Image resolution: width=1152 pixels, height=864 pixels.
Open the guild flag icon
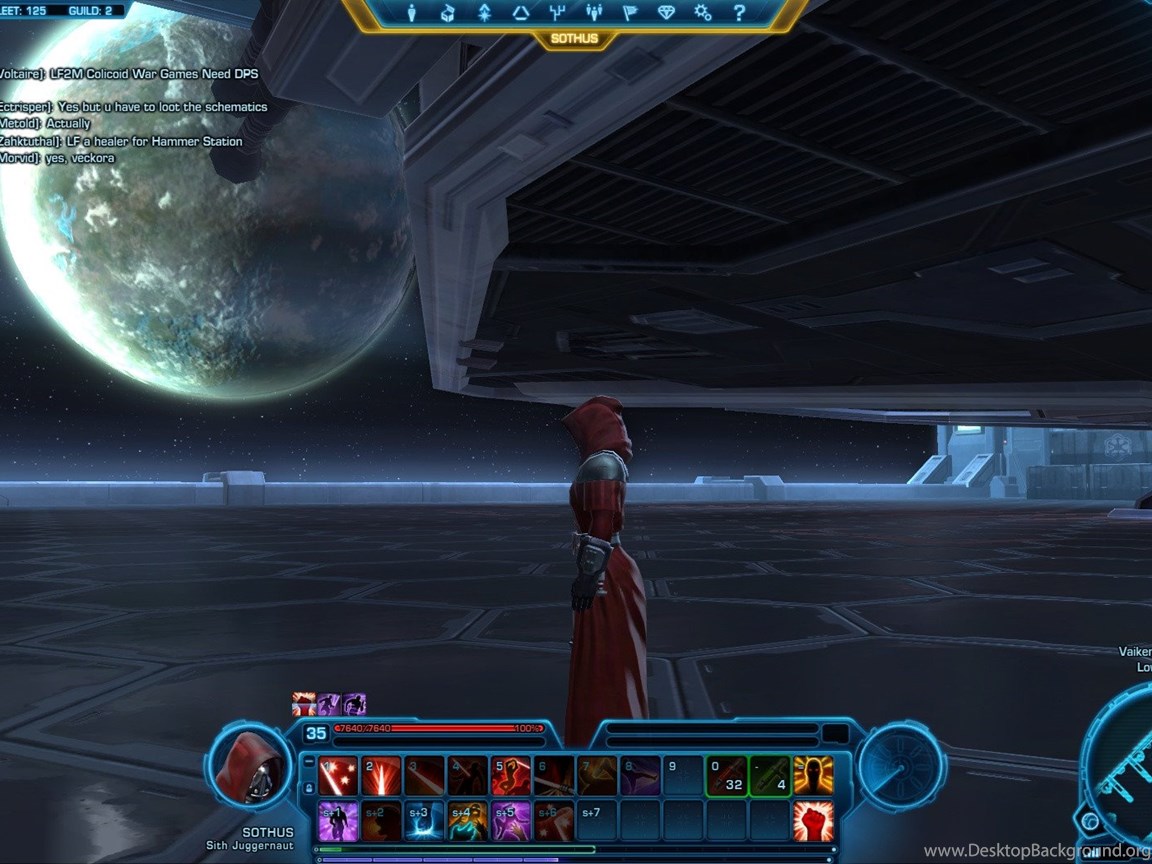(630, 13)
